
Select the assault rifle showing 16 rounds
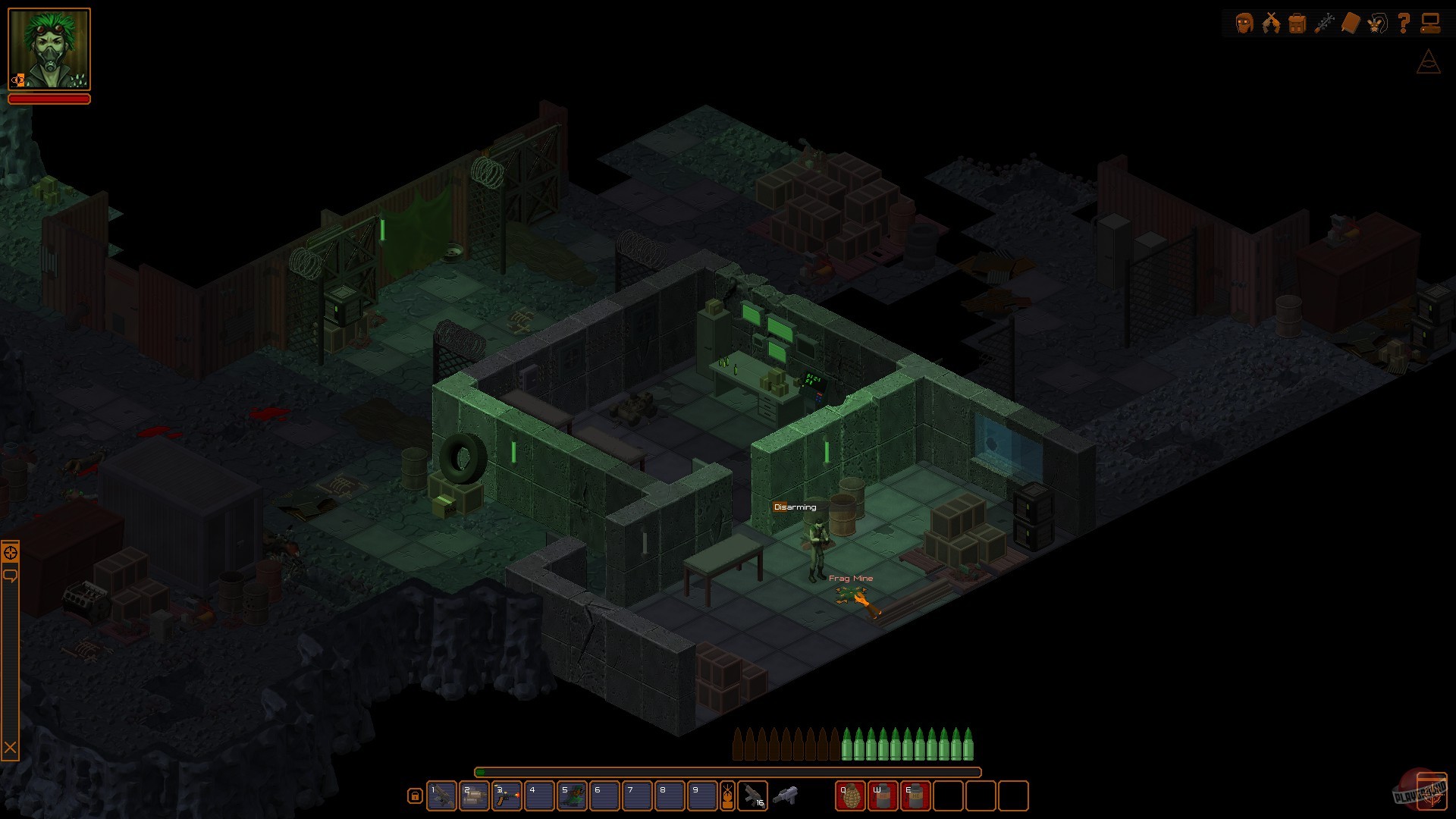[x=755, y=796]
